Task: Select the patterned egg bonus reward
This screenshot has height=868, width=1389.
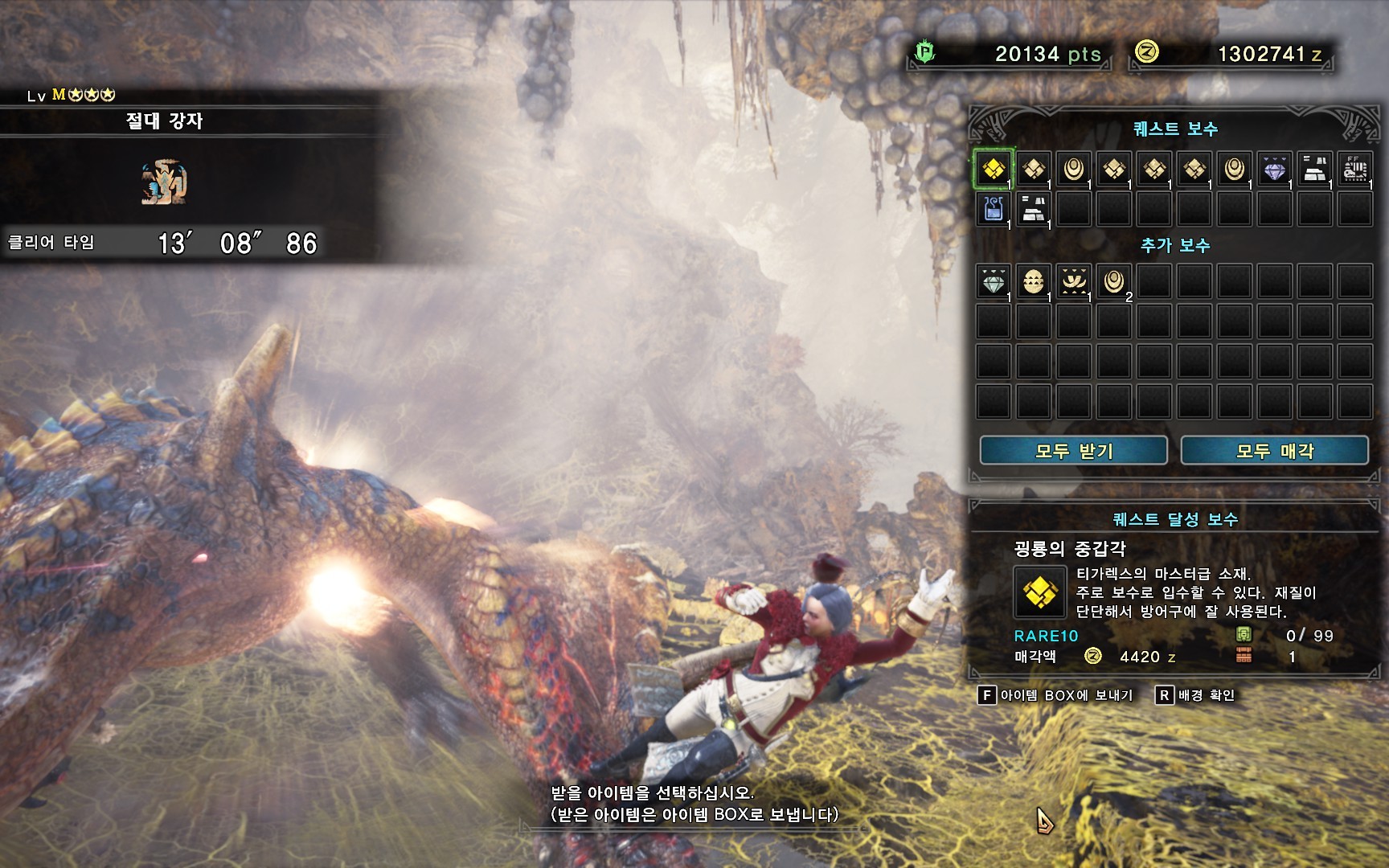Action: 1034,281
